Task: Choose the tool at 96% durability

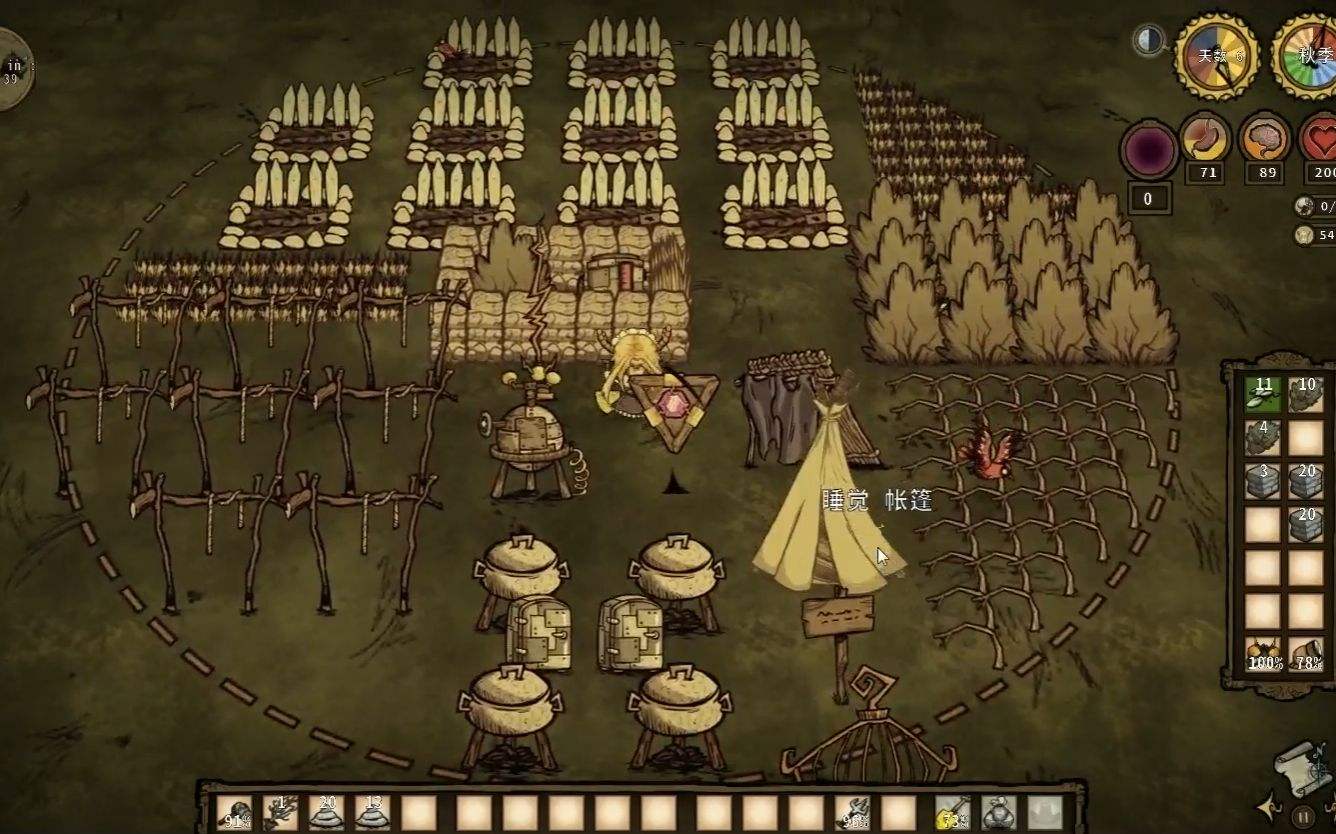Action: (853, 812)
